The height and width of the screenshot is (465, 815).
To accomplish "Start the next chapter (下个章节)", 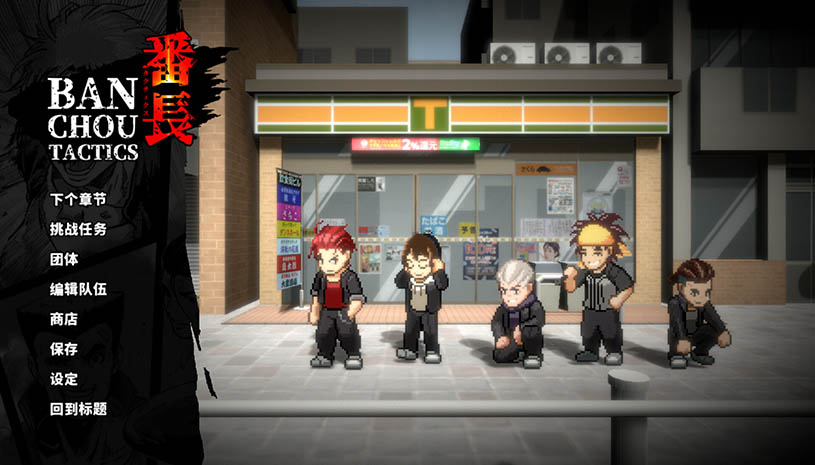I will click(x=78, y=199).
